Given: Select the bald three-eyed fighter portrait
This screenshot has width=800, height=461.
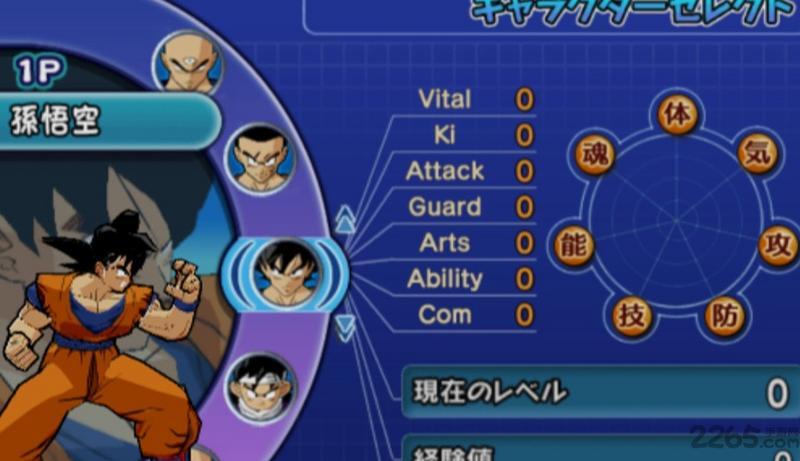Looking at the screenshot, I should point(187,63).
